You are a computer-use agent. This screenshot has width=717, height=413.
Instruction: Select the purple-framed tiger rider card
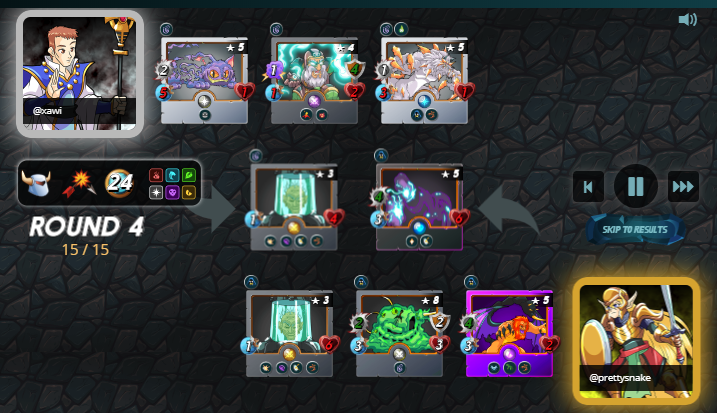pyautogui.click(x=510, y=332)
